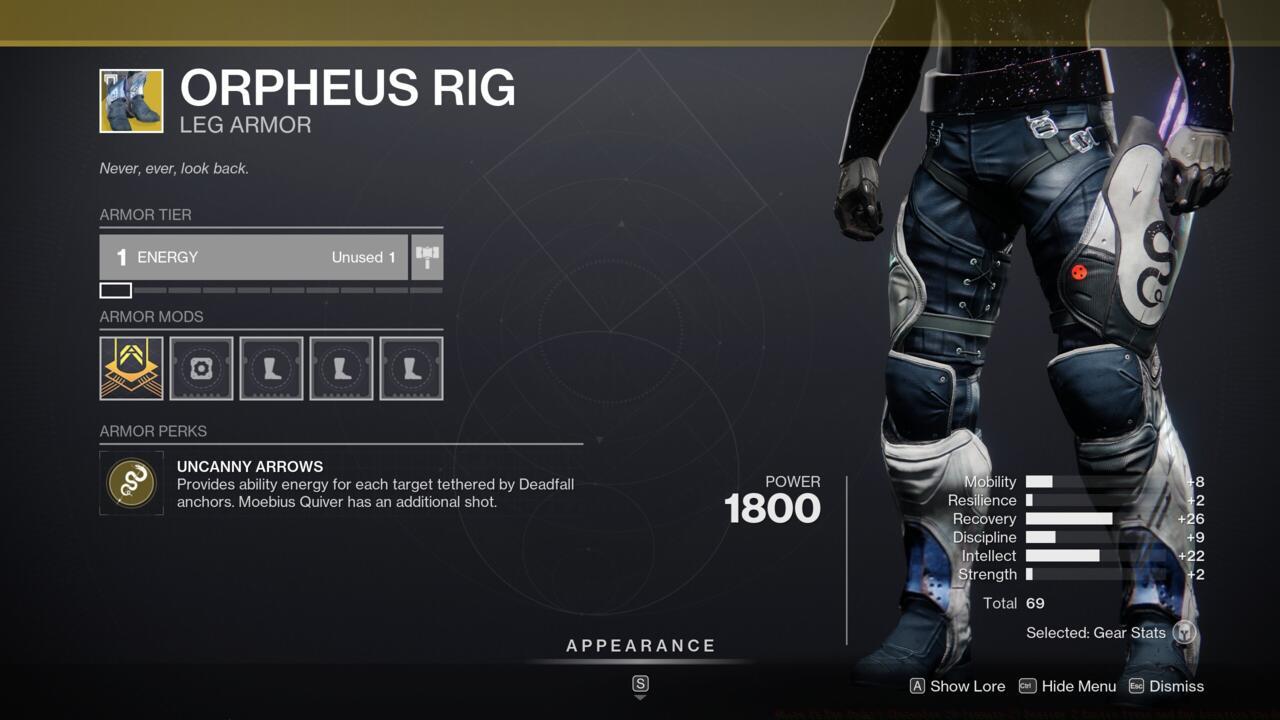Open the second leg mod slot picker

point(341,368)
